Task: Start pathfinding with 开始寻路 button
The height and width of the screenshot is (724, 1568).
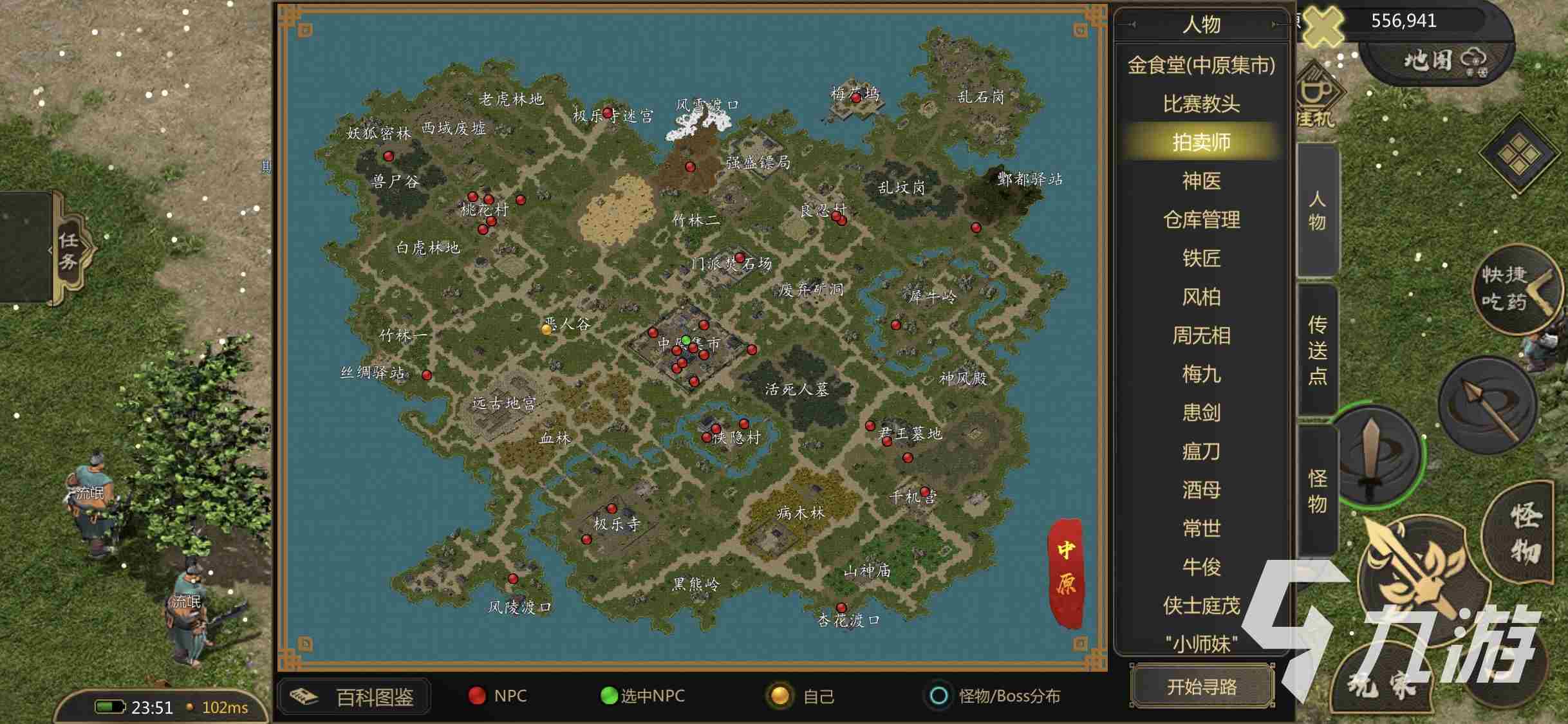Action: point(1202,687)
